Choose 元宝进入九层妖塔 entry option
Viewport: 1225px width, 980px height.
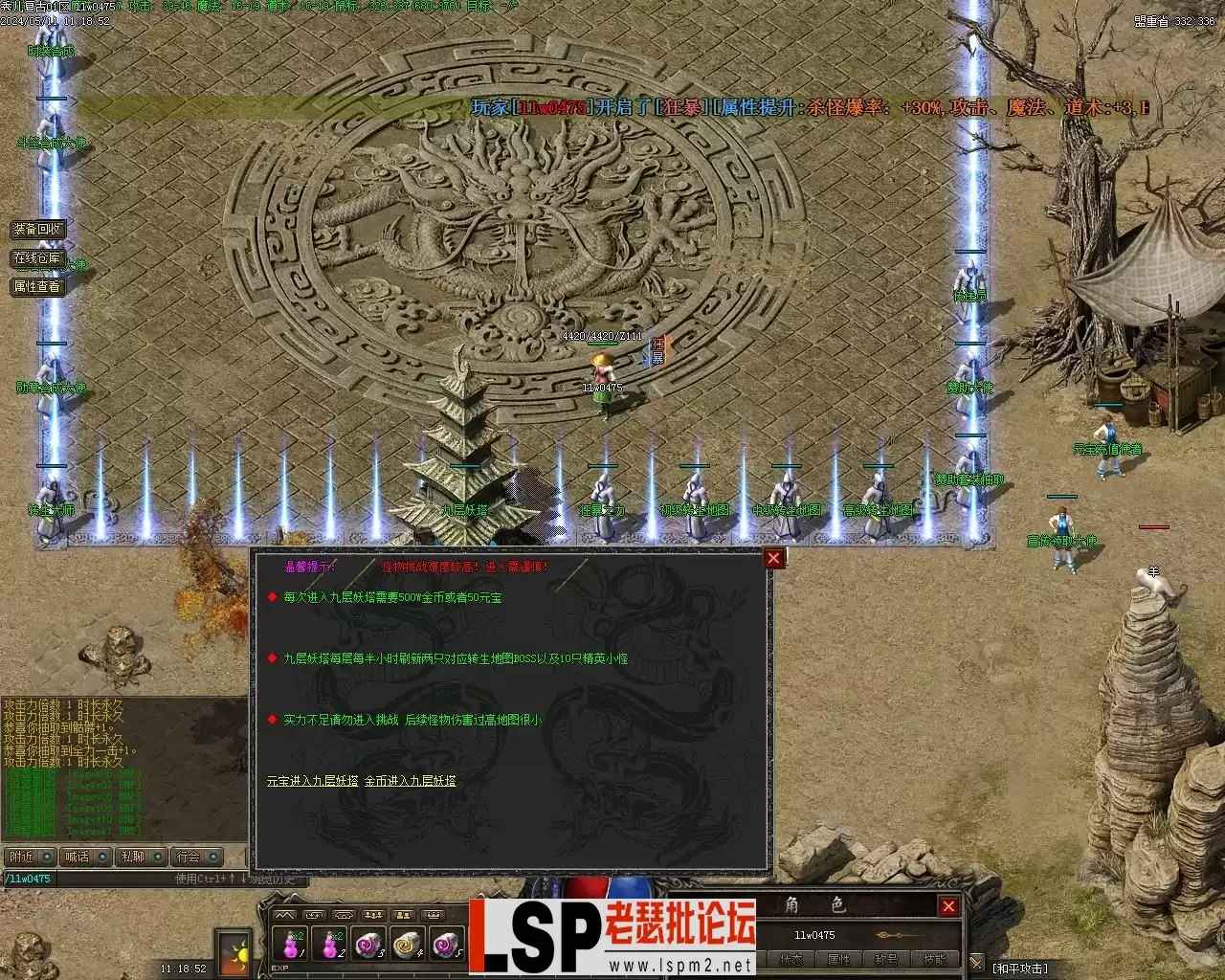[x=313, y=781]
